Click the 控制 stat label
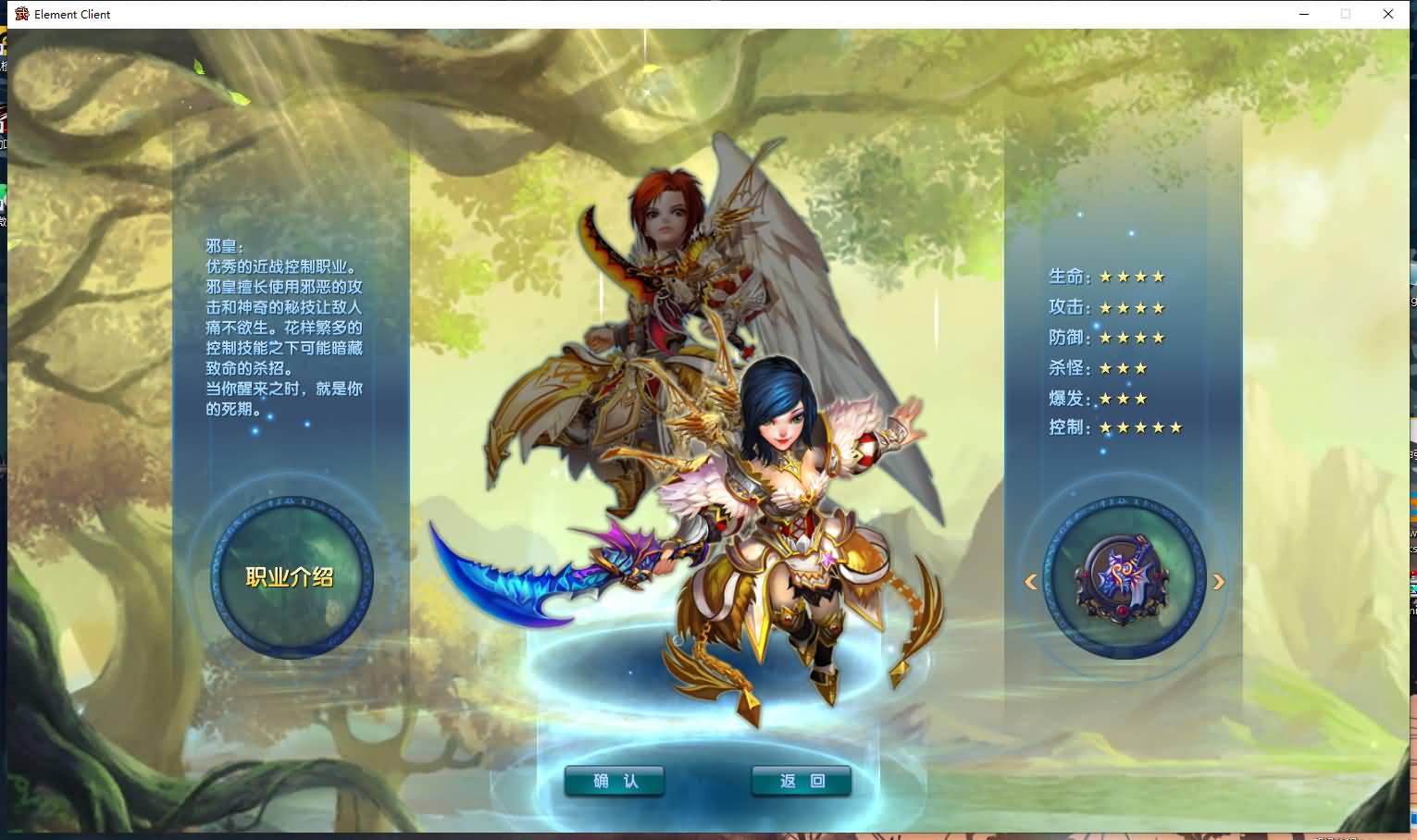This screenshot has width=1417, height=840. pos(1064,426)
